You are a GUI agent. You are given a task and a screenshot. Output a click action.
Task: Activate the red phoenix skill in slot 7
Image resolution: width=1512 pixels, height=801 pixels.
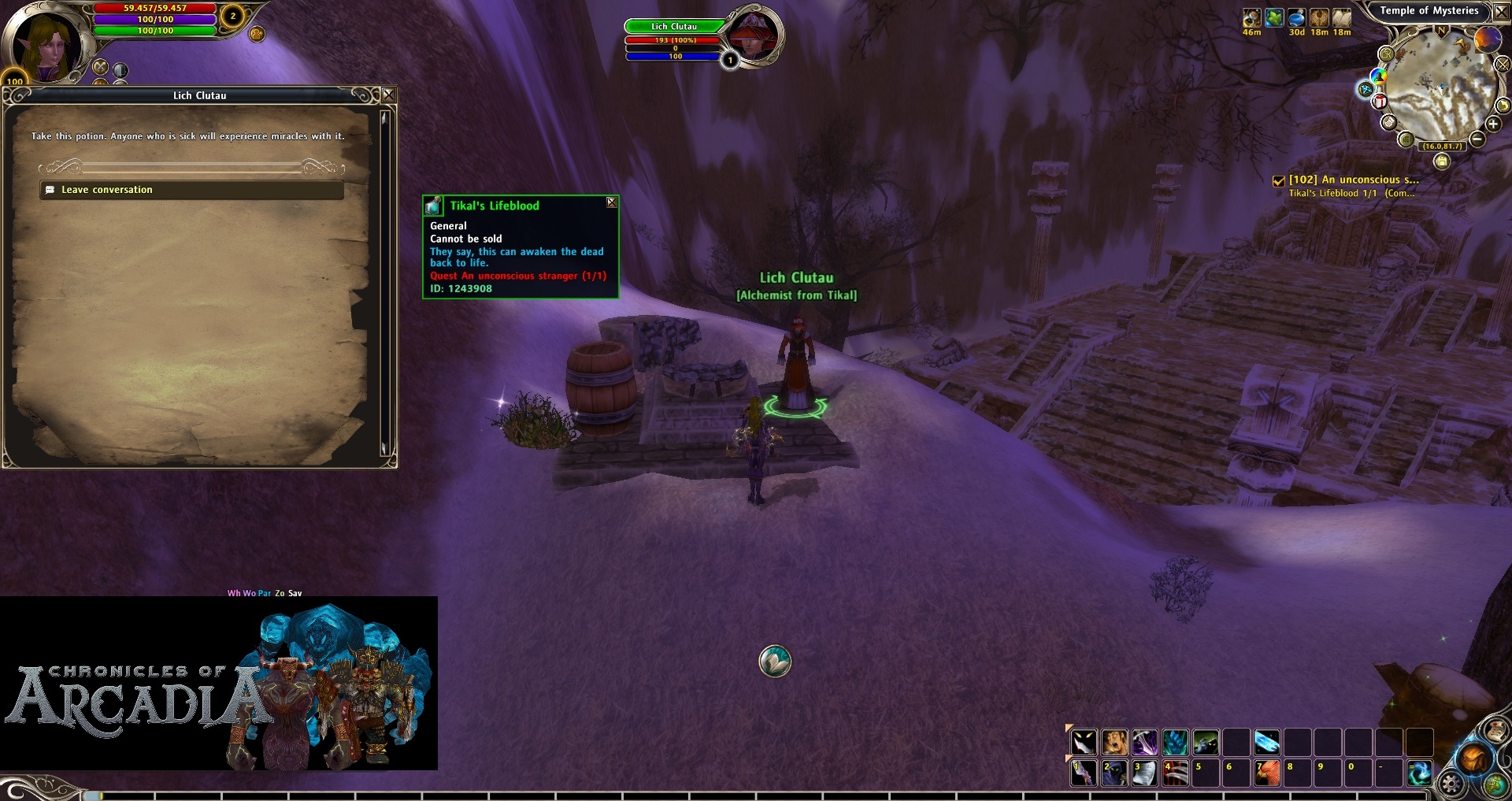pyautogui.click(x=1266, y=773)
